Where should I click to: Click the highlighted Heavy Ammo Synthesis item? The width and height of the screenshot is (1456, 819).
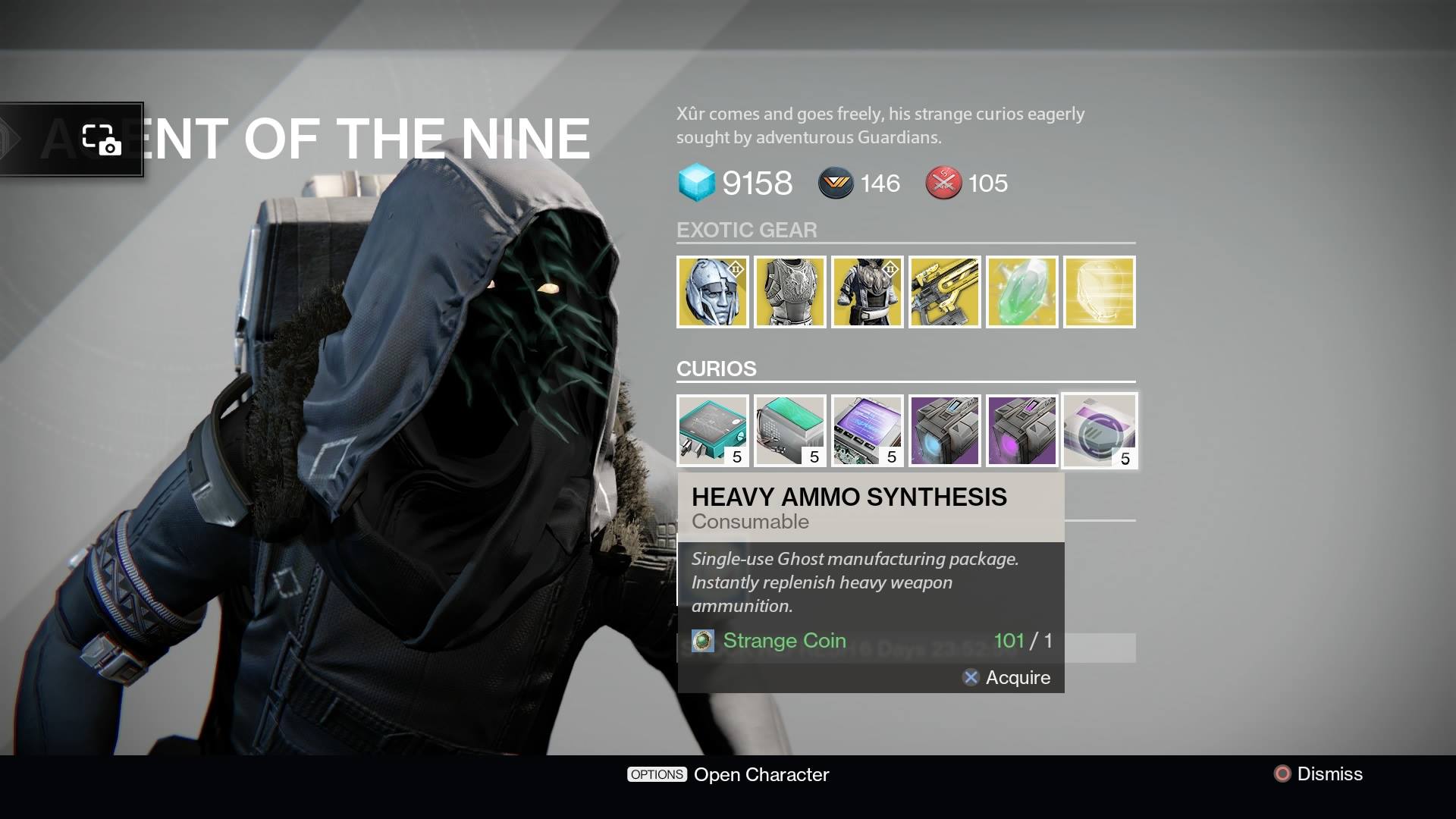point(1098,430)
